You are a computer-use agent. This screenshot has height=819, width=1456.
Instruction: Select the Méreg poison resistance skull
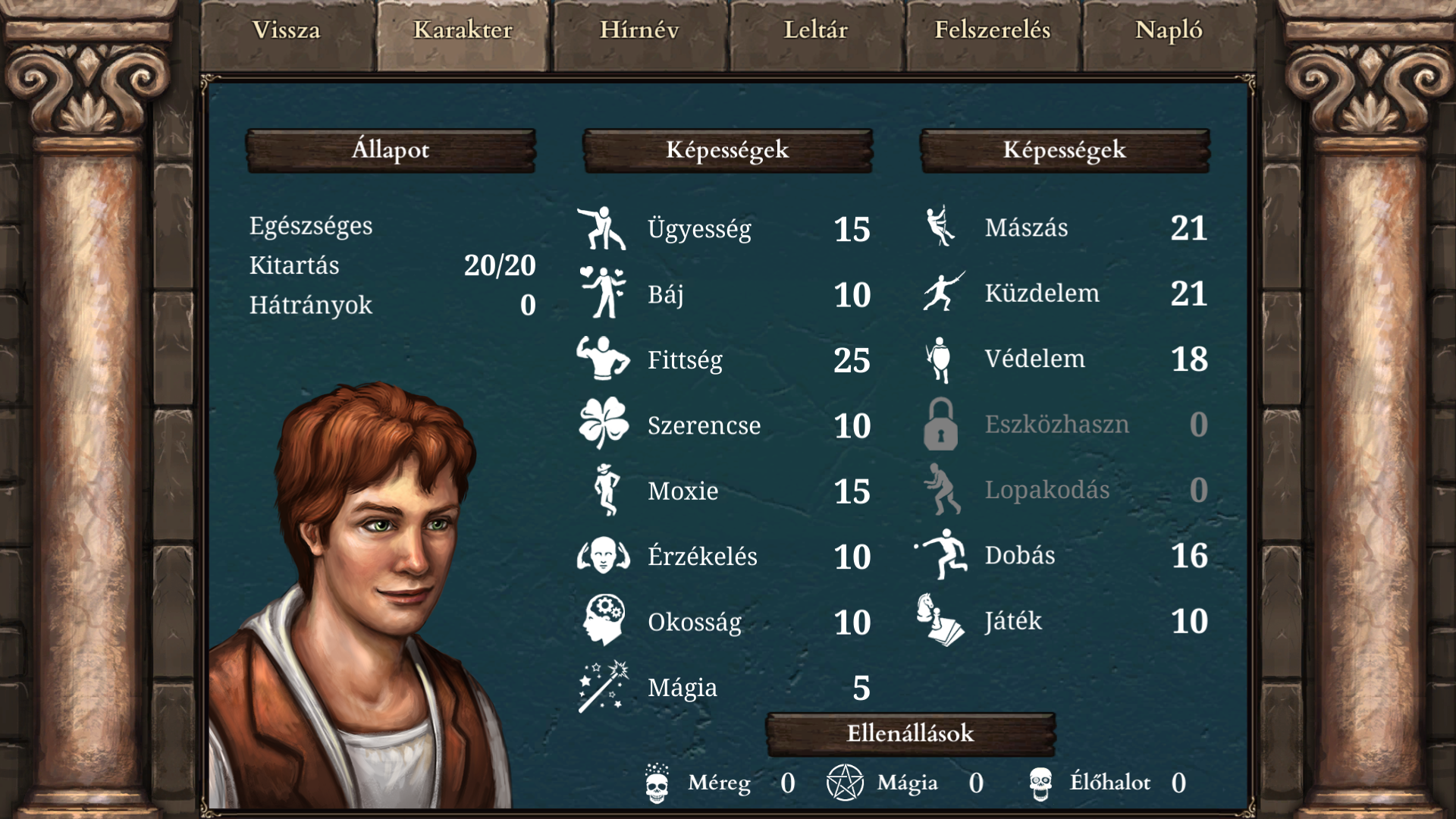[657, 783]
